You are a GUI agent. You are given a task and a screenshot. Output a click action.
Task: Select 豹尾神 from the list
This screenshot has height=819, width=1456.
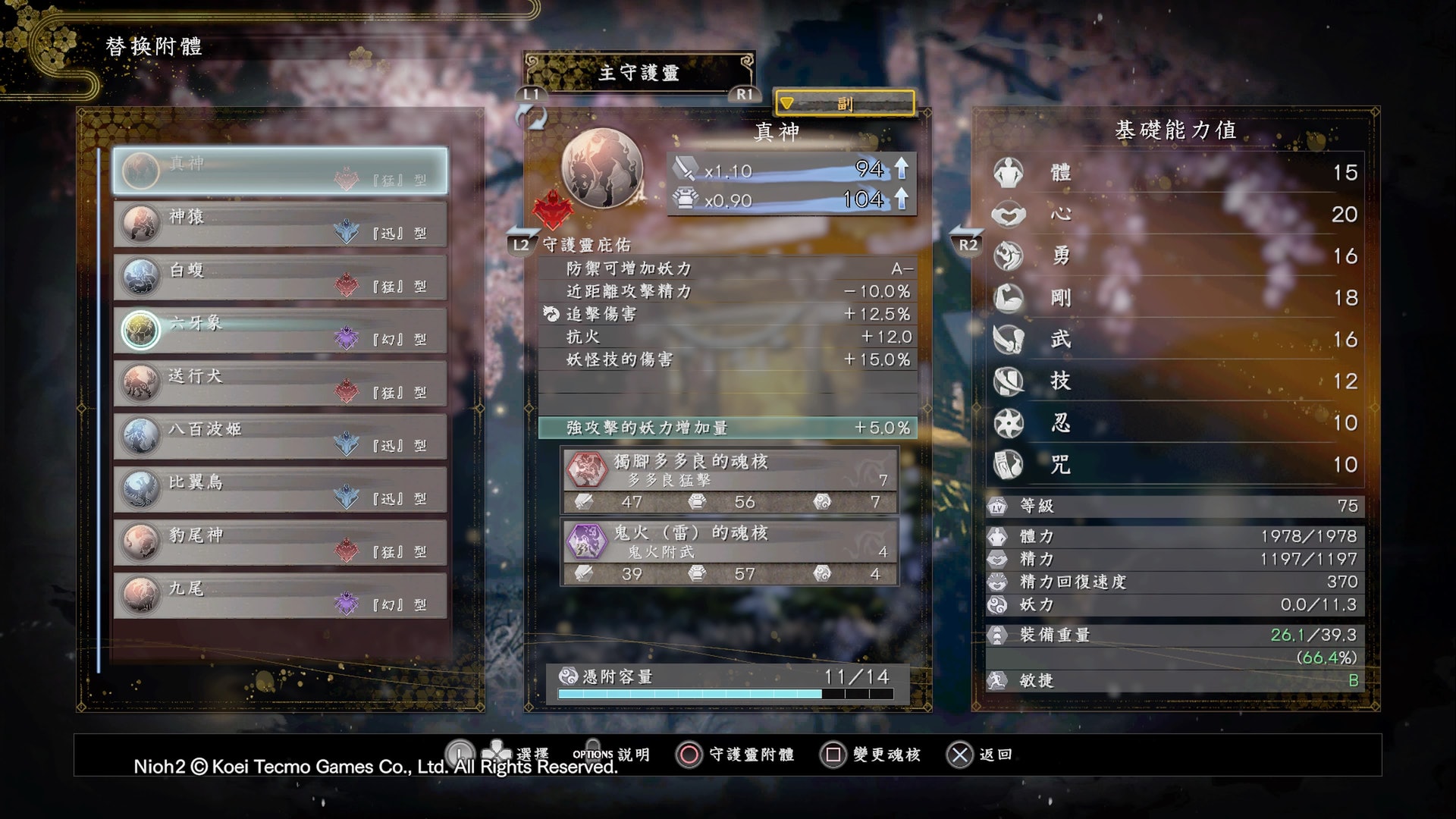280,543
